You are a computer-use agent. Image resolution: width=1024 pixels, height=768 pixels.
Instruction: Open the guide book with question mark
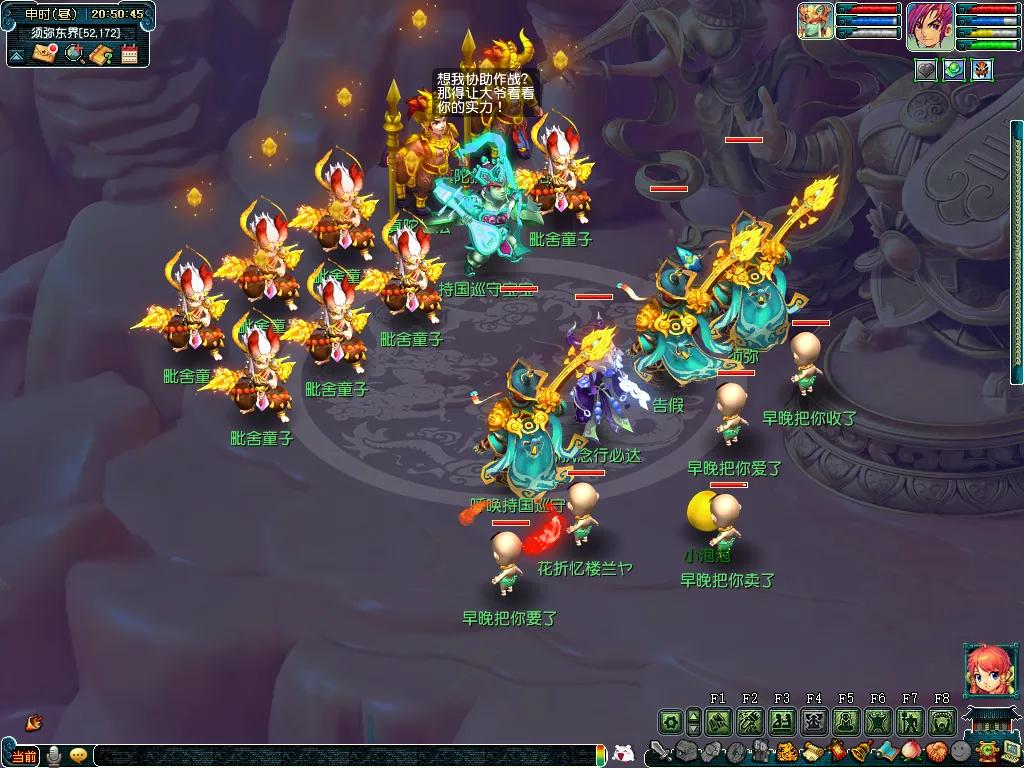click(101, 54)
